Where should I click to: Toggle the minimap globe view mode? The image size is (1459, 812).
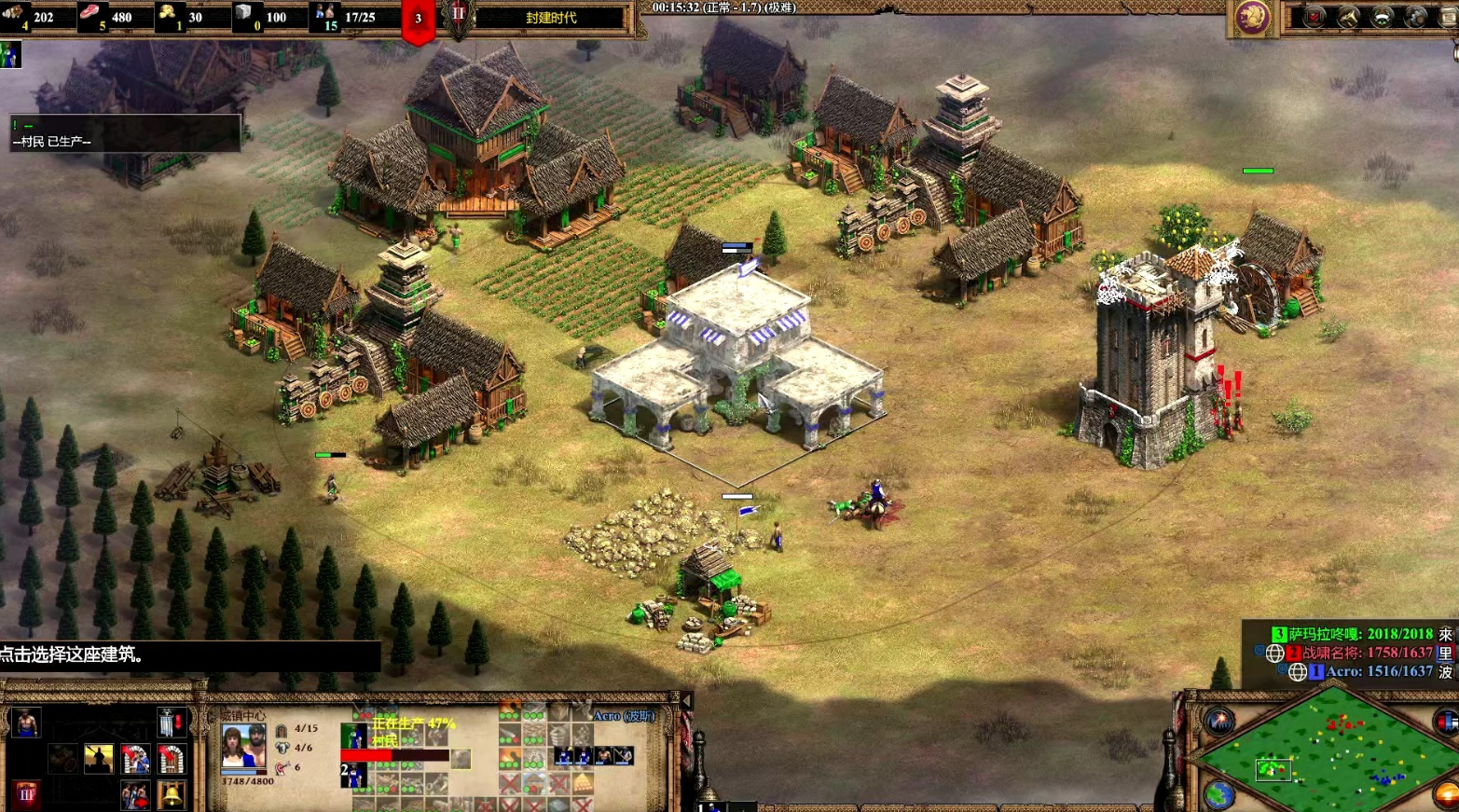[1218, 795]
